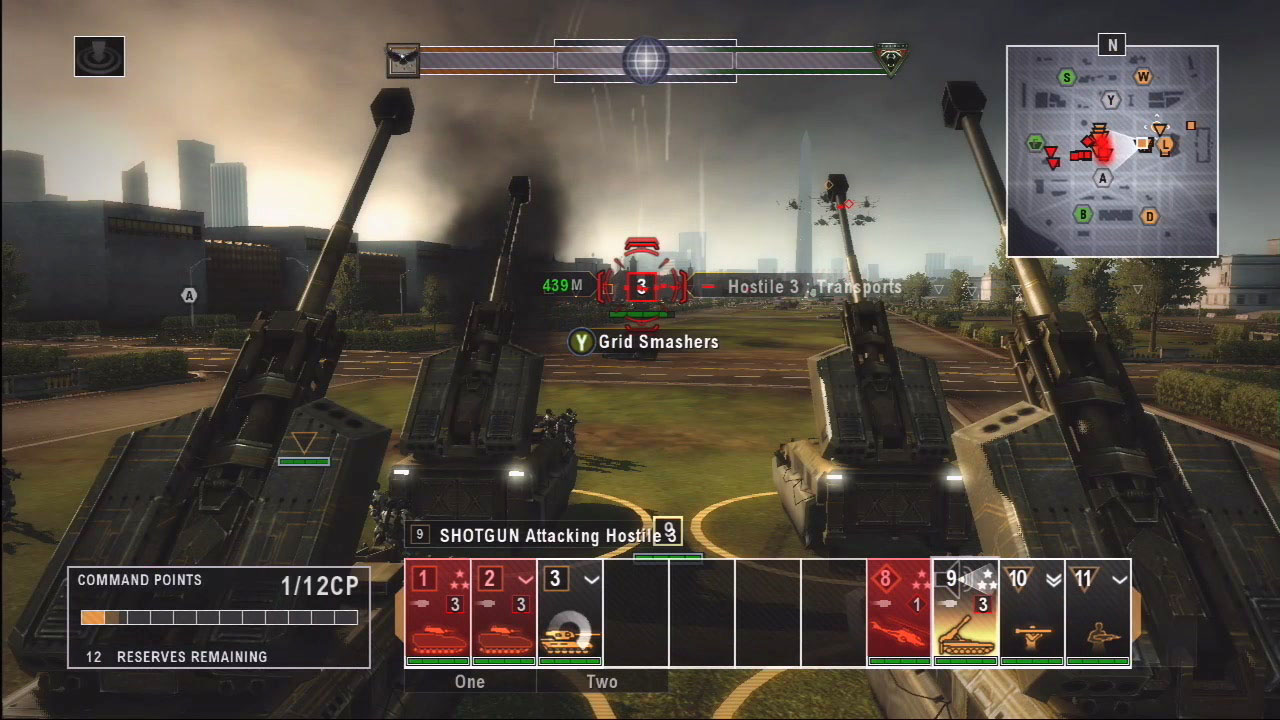
Task: Select unit 1 tank card
Action: [x=437, y=612]
